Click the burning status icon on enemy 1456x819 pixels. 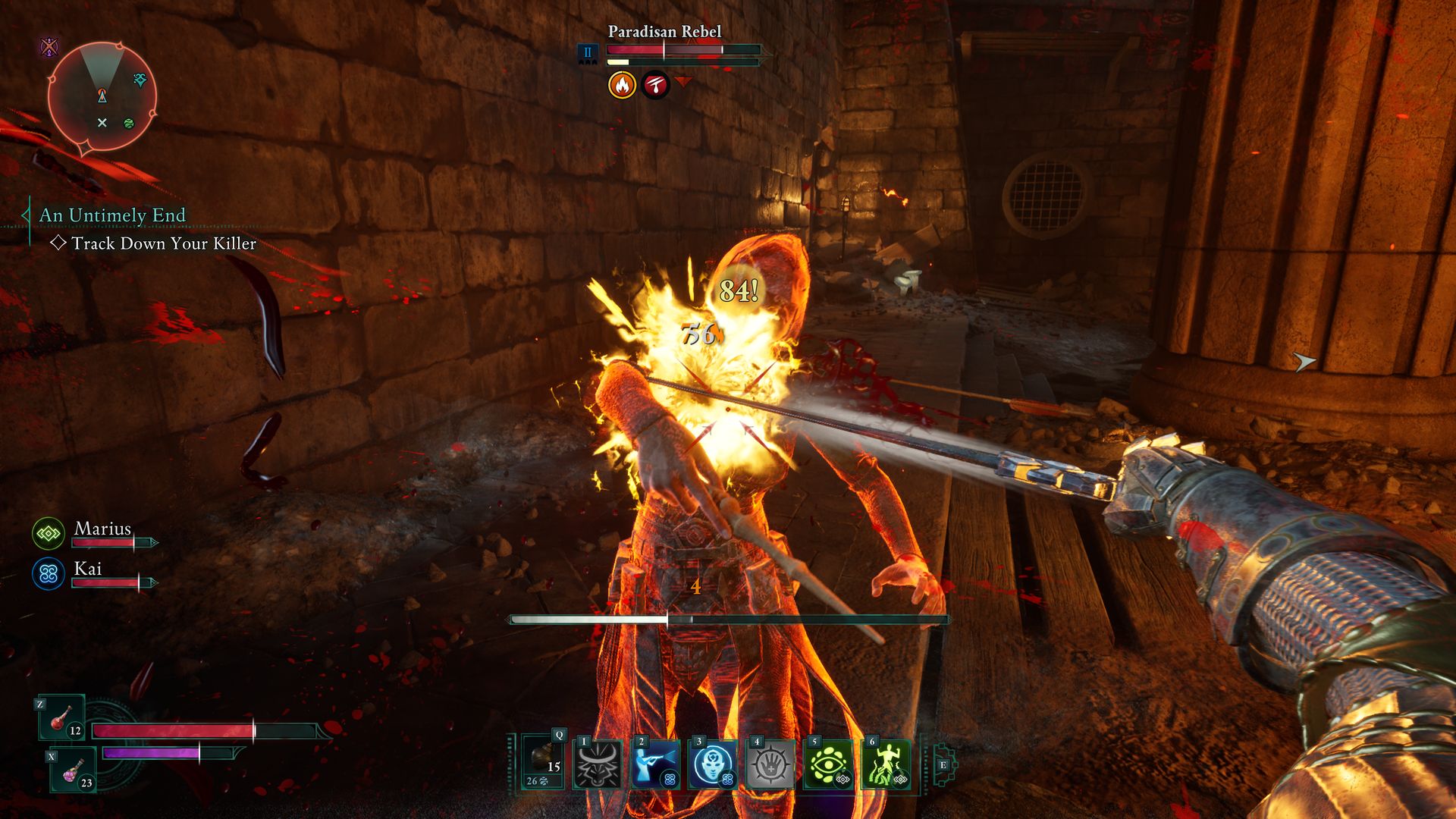click(x=622, y=85)
